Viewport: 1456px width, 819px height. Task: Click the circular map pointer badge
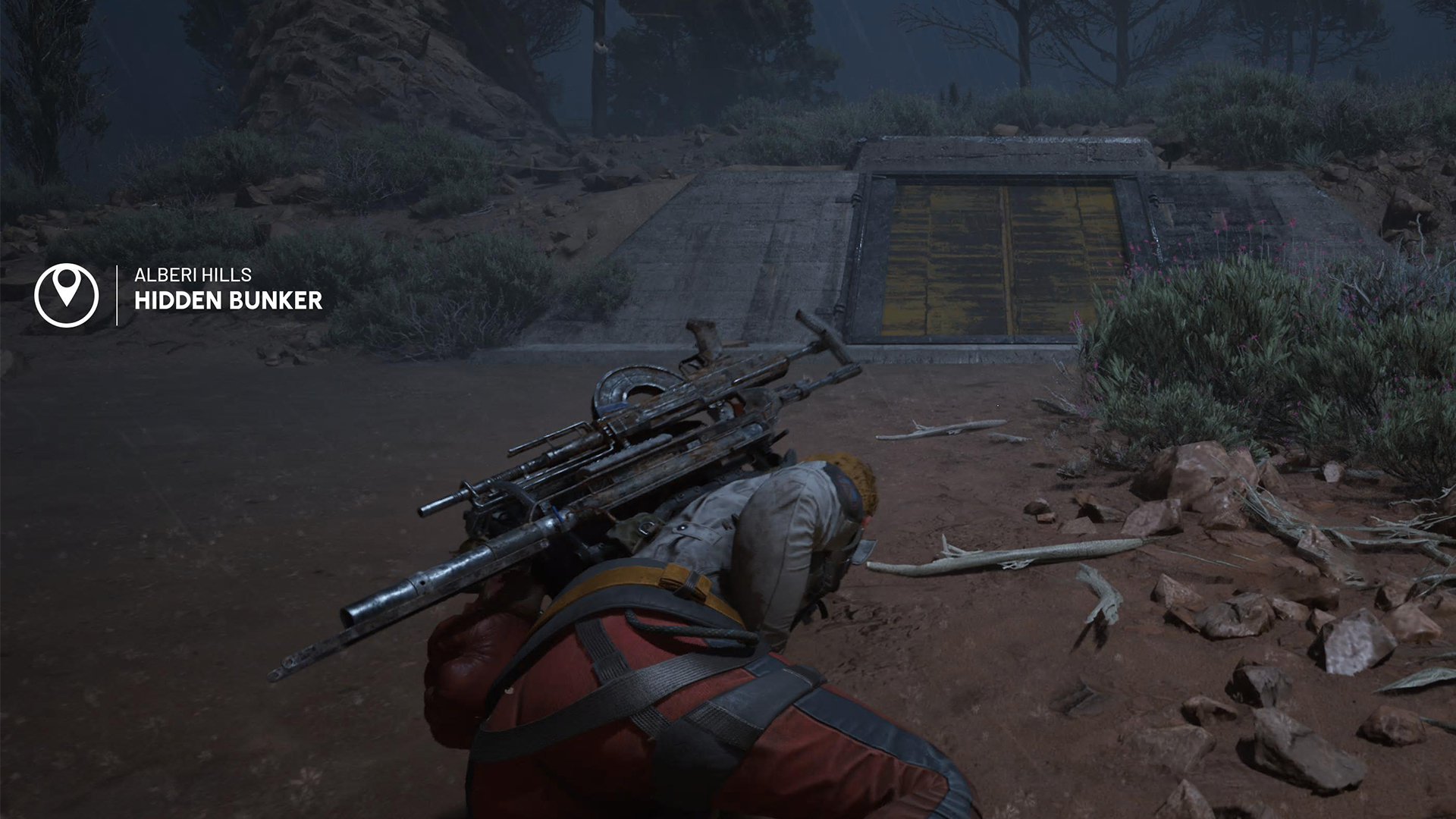click(x=67, y=294)
